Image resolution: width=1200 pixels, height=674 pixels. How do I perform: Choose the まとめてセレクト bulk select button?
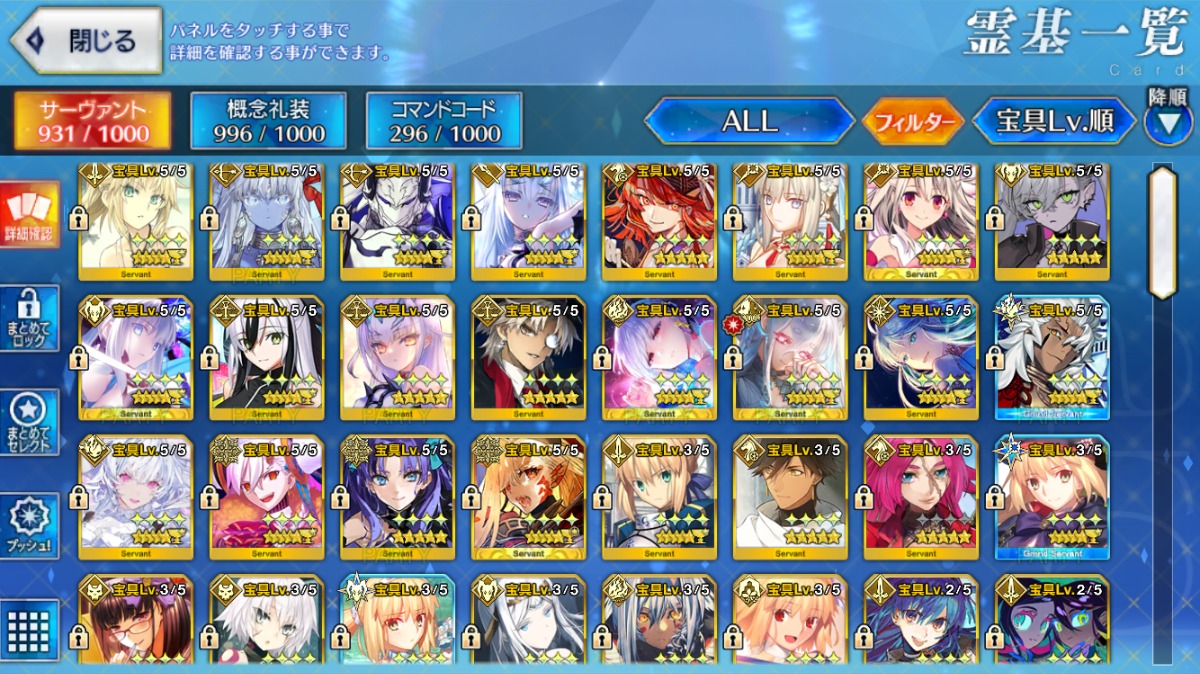[x=30, y=422]
